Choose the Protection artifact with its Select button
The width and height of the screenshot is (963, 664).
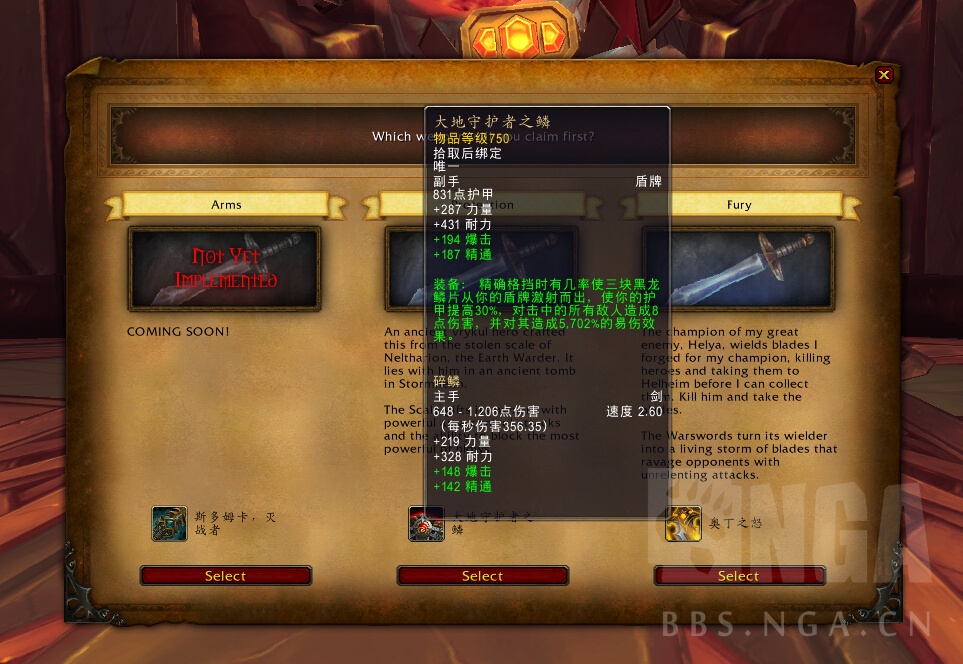pos(482,576)
